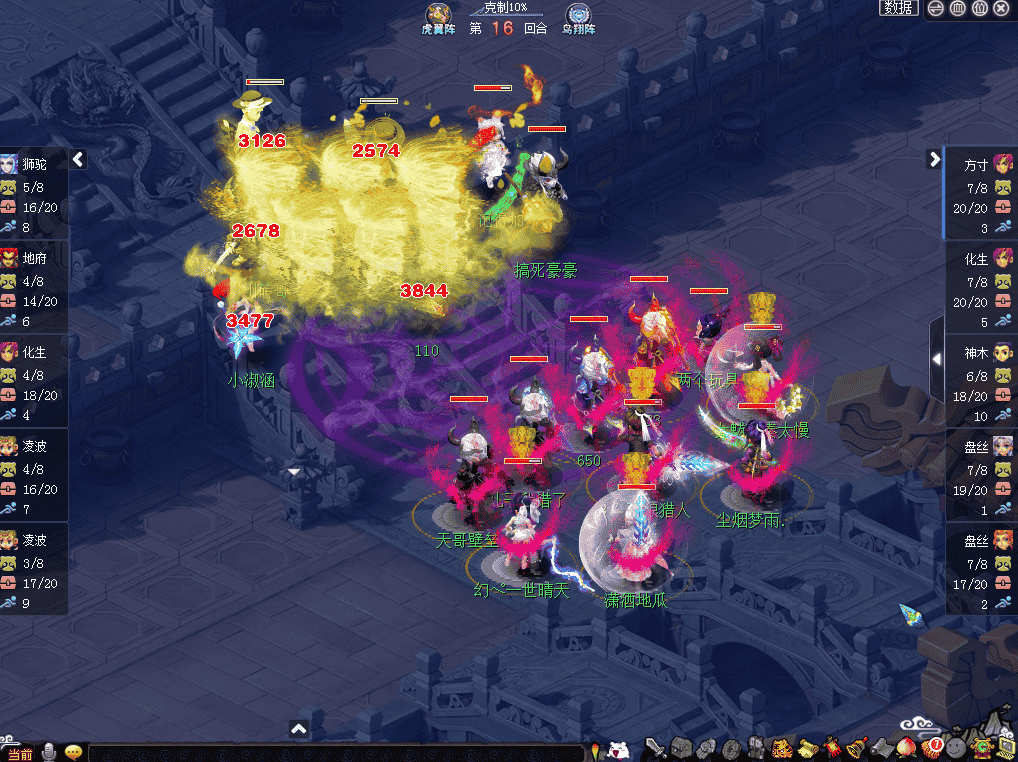1018x762 pixels.
Task: Open the chat speech bubble button
Action: (73, 752)
